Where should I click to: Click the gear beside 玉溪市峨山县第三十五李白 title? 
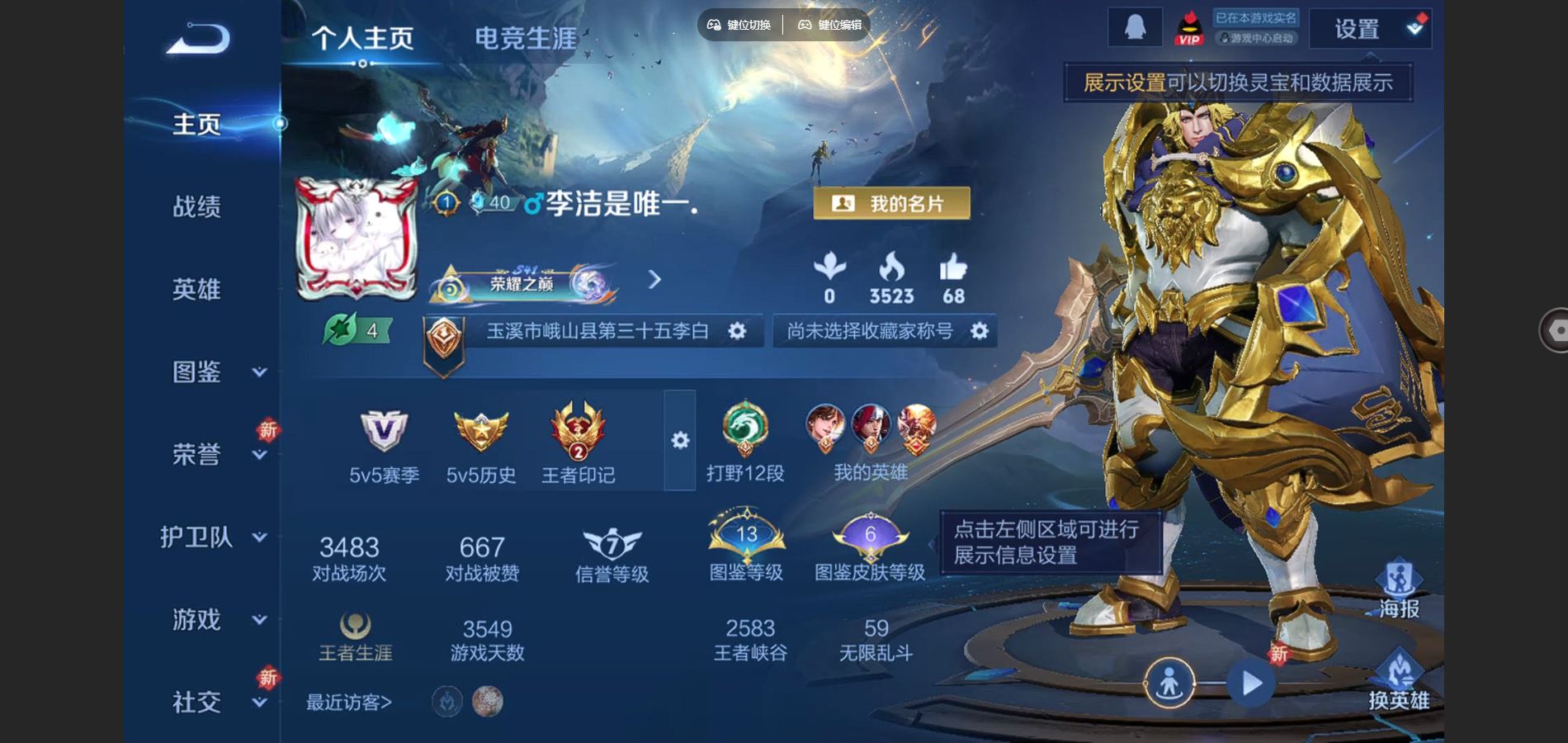click(x=738, y=331)
